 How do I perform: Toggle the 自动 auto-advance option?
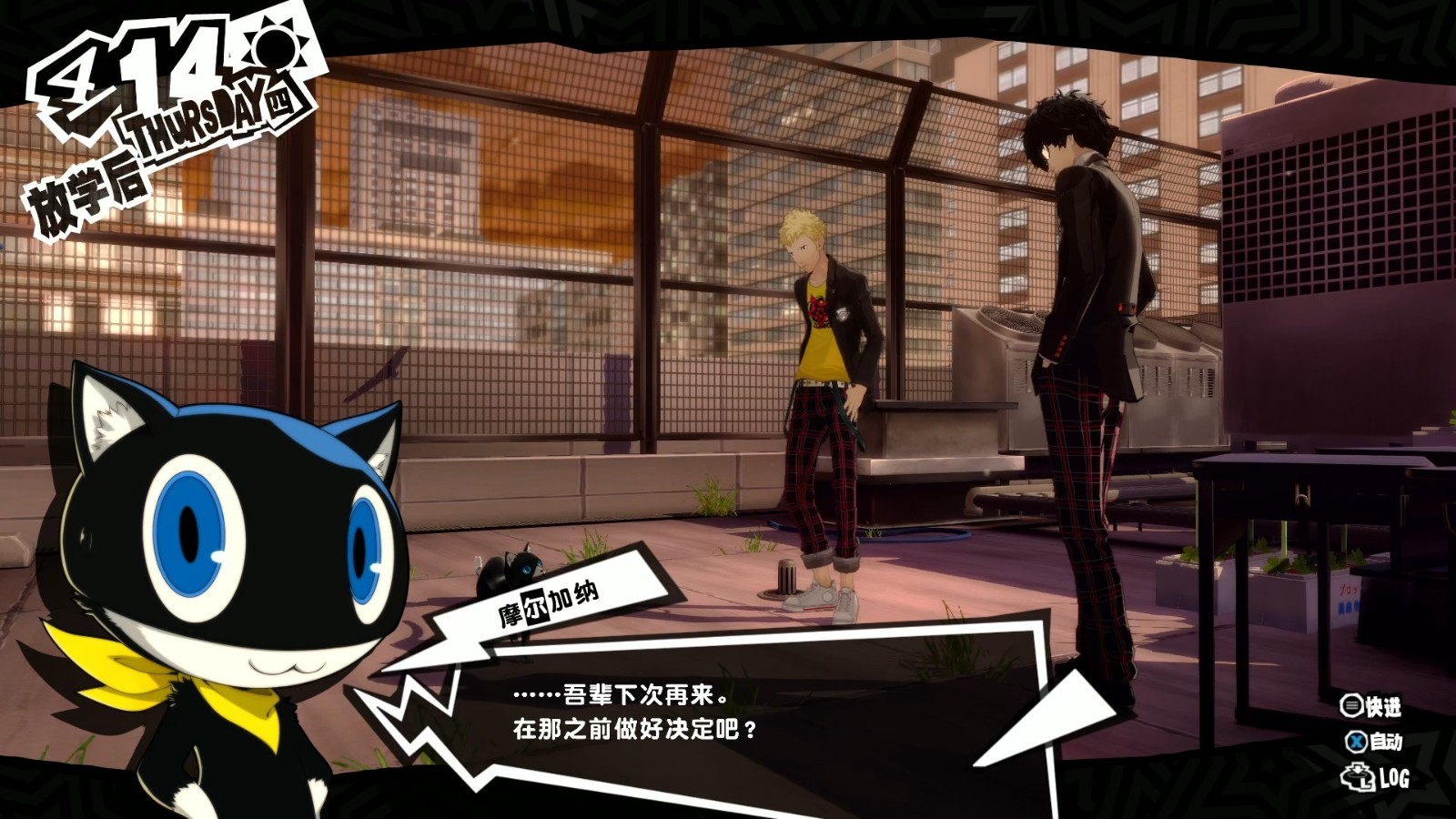[1374, 742]
